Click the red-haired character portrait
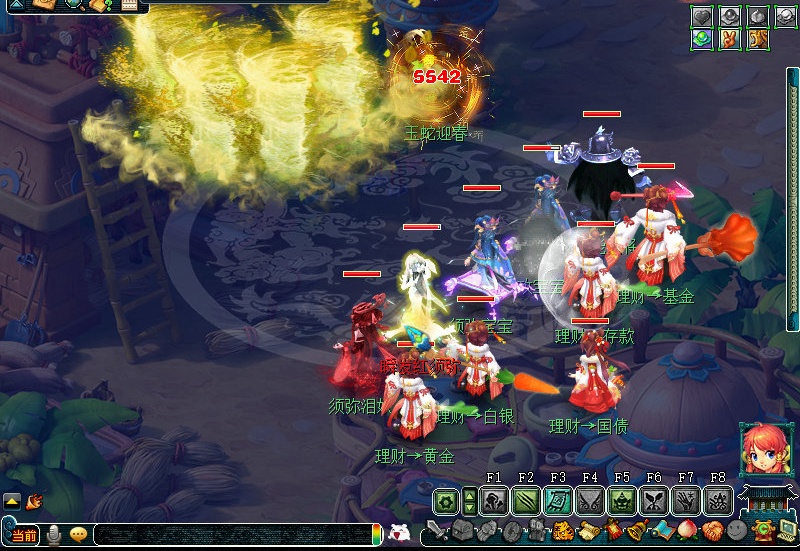The height and width of the screenshot is (551, 800). click(762, 449)
